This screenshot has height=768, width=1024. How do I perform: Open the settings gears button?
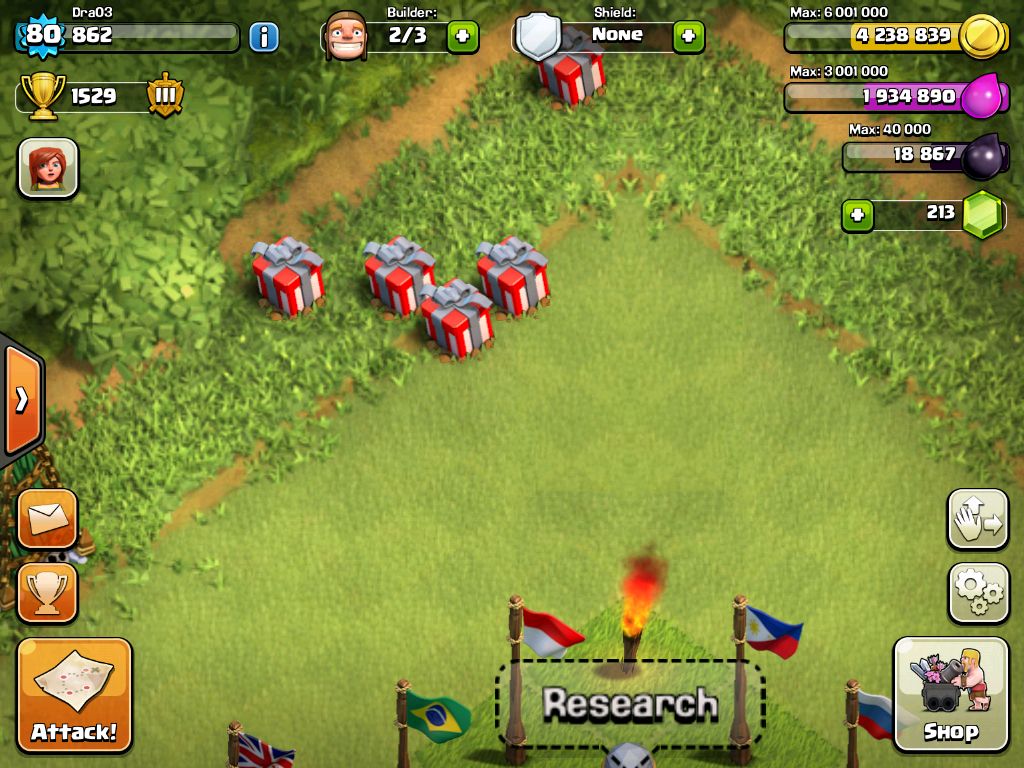(978, 593)
